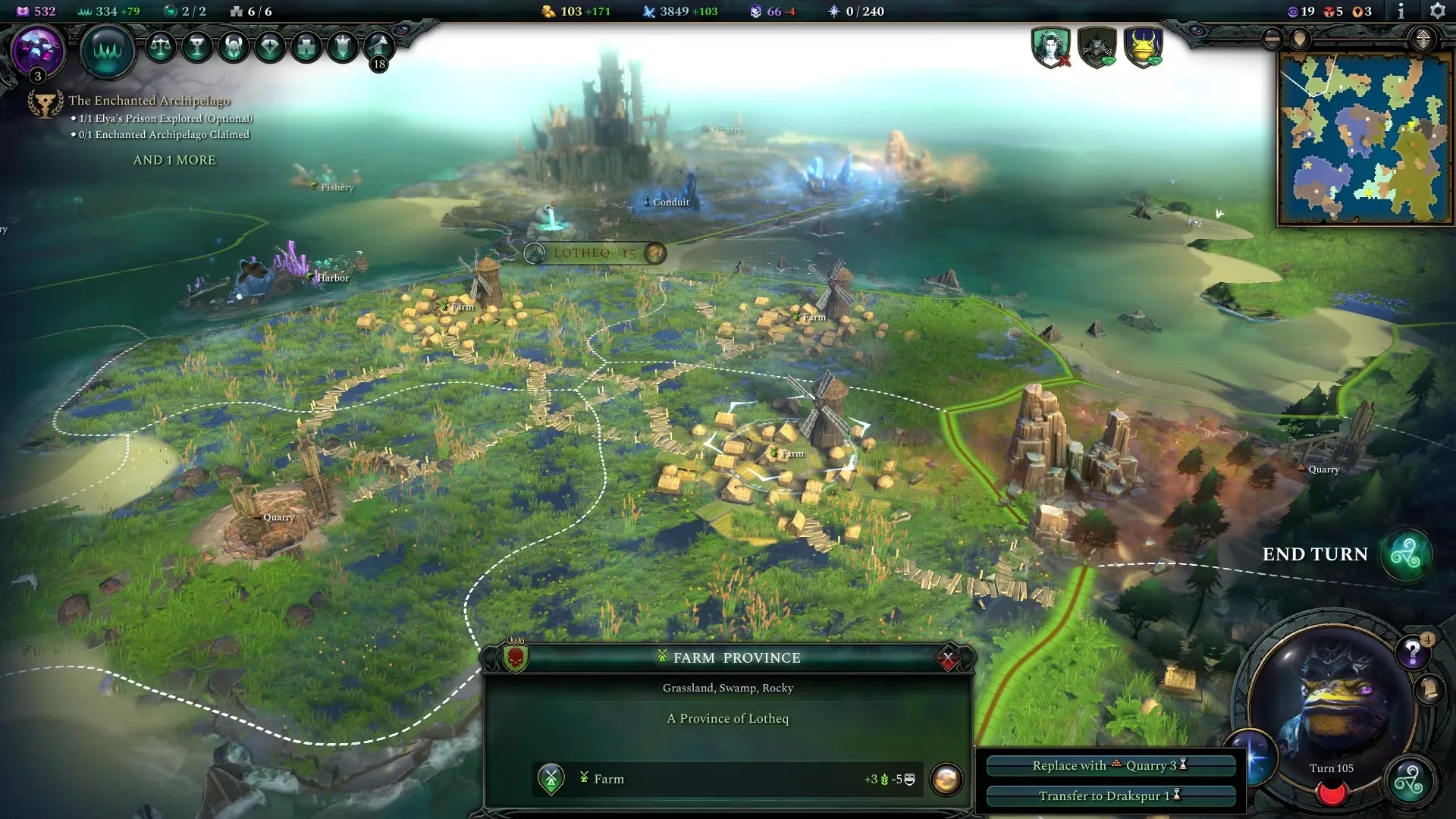Click the world minimap
The image size is (1456, 819).
click(x=1363, y=138)
